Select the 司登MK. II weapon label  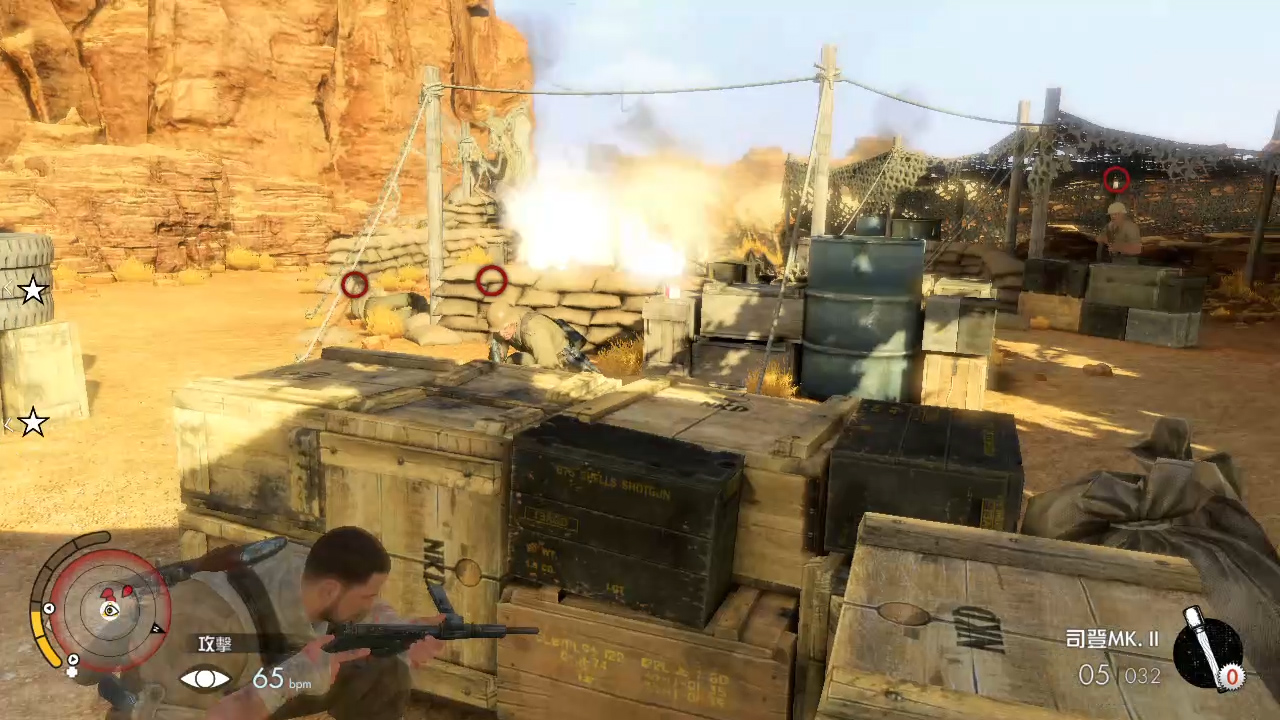tap(1112, 639)
